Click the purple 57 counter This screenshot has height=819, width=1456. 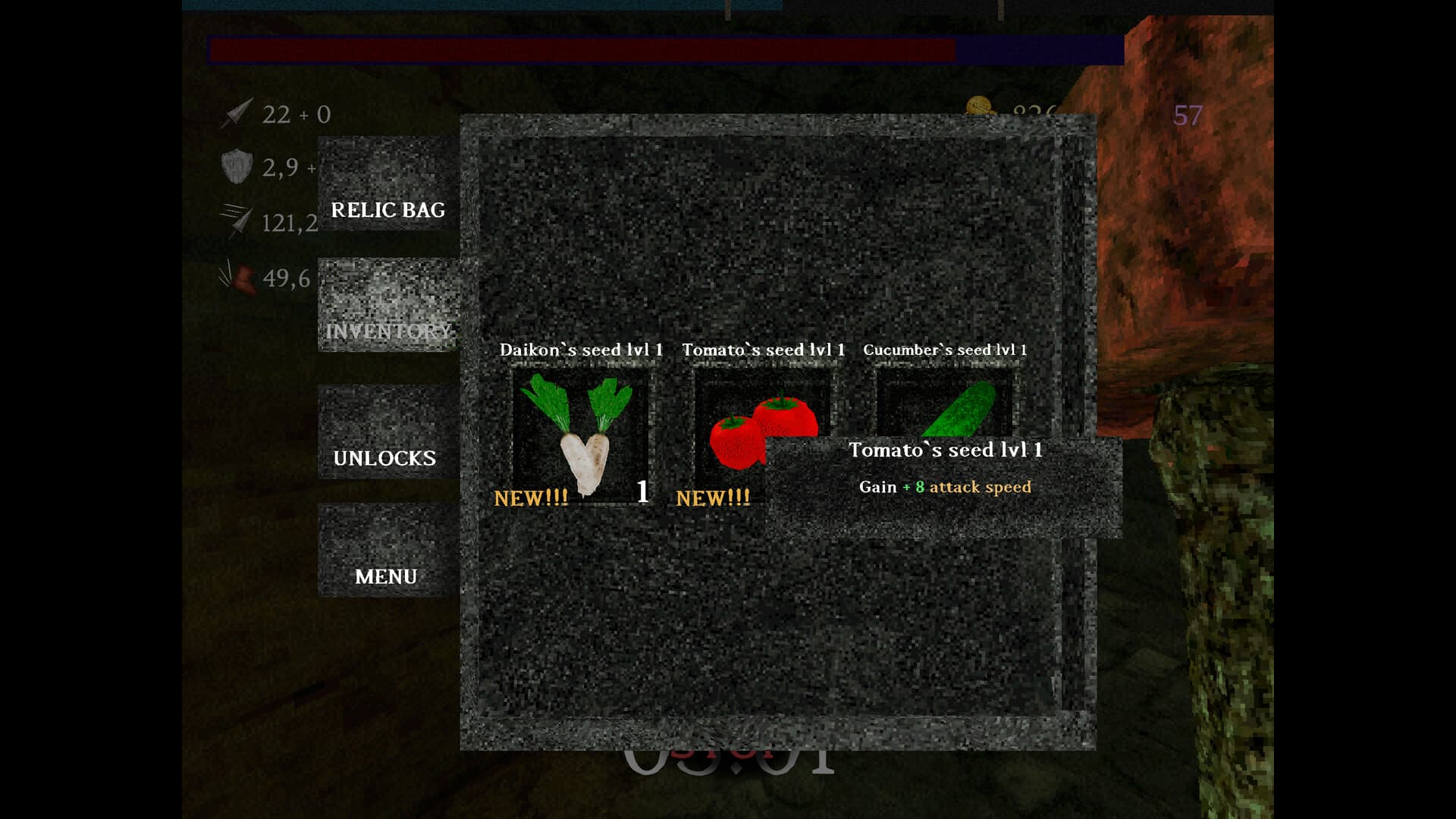[1188, 115]
